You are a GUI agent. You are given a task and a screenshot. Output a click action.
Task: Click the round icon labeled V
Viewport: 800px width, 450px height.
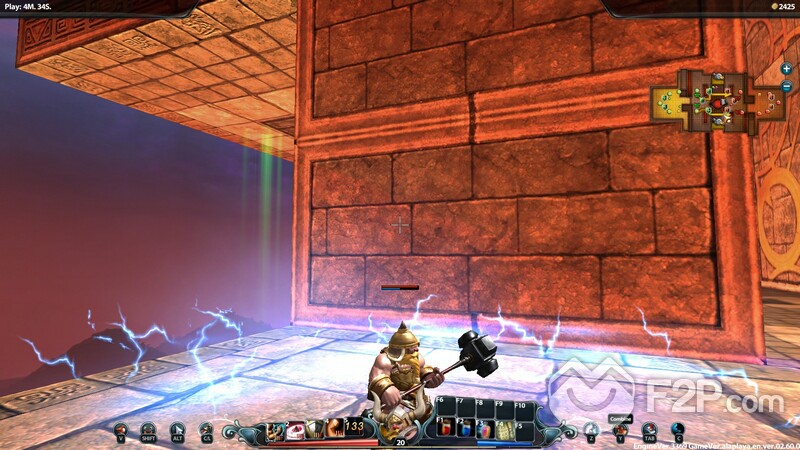121,430
